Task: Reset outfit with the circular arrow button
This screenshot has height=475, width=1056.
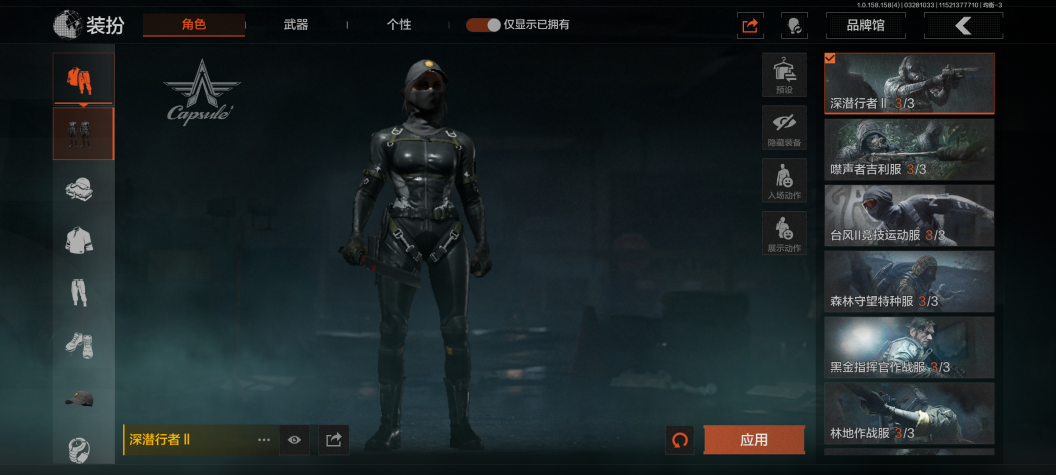Action: (x=680, y=440)
